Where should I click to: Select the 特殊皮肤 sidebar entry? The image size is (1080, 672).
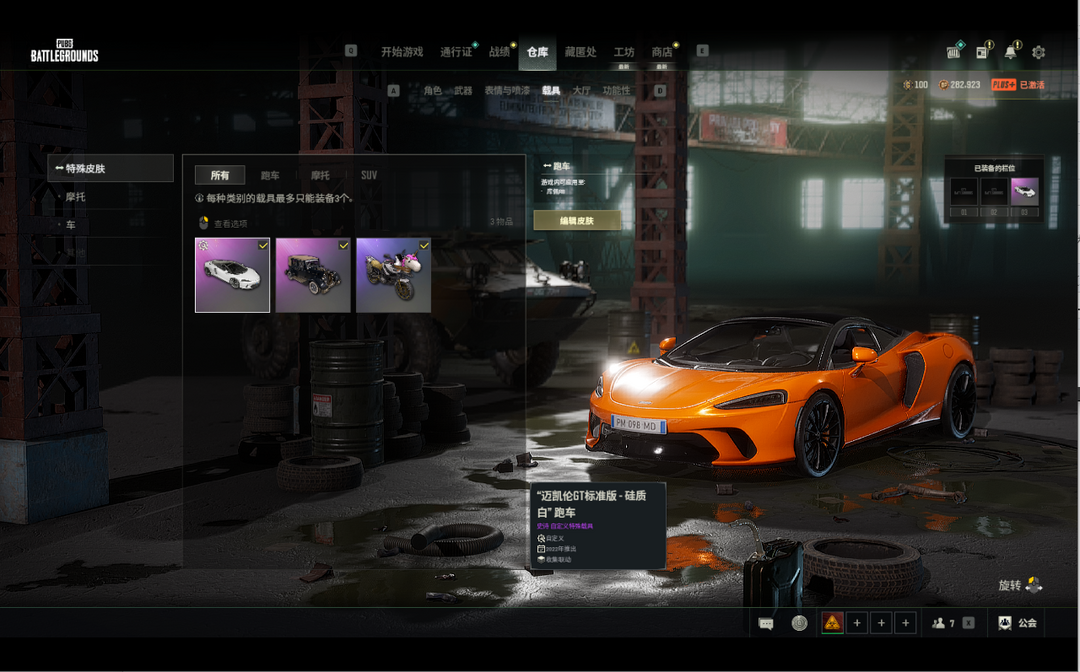pyautogui.click(x=110, y=168)
